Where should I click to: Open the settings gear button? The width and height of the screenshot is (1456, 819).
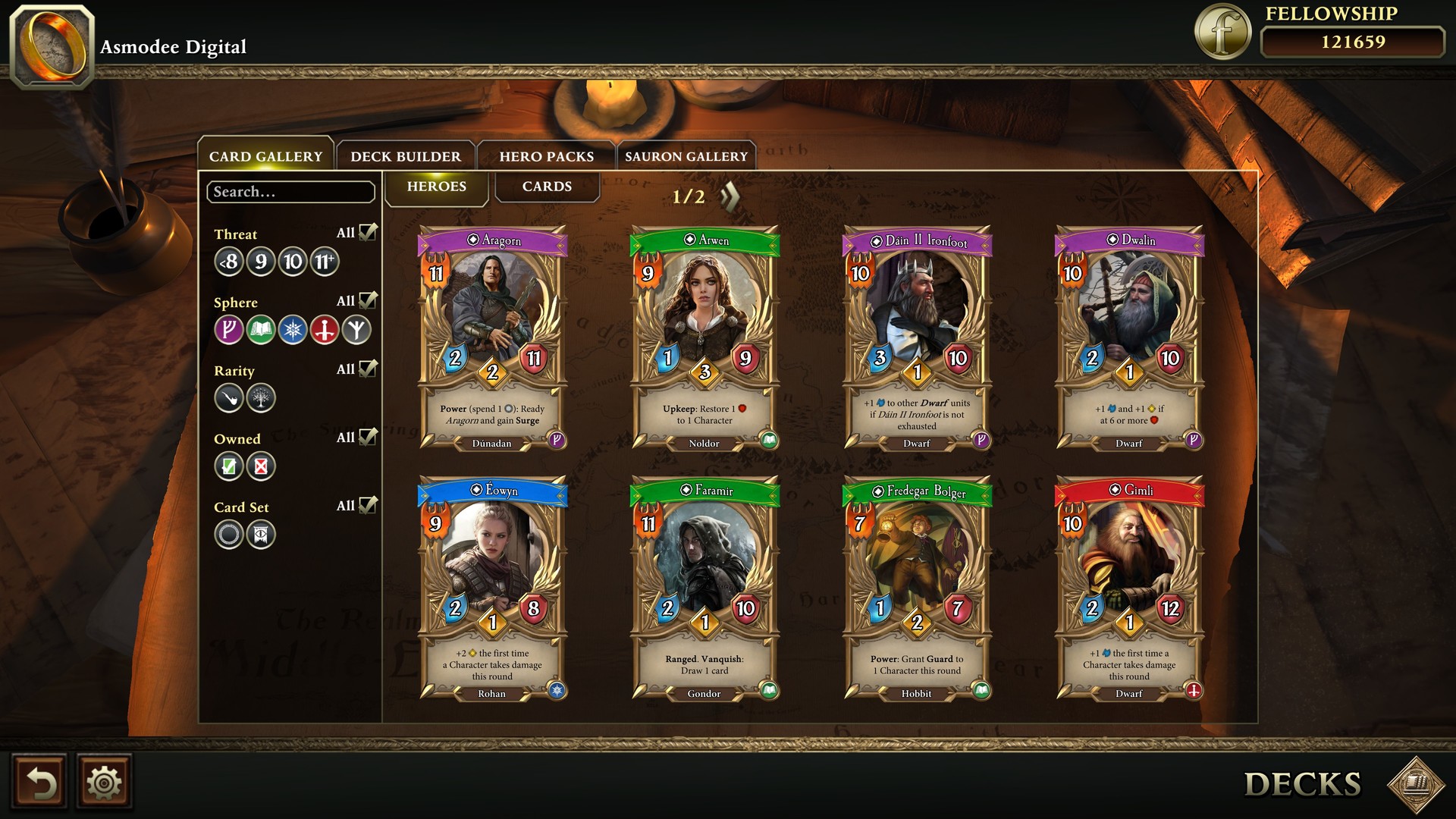[x=105, y=782]
